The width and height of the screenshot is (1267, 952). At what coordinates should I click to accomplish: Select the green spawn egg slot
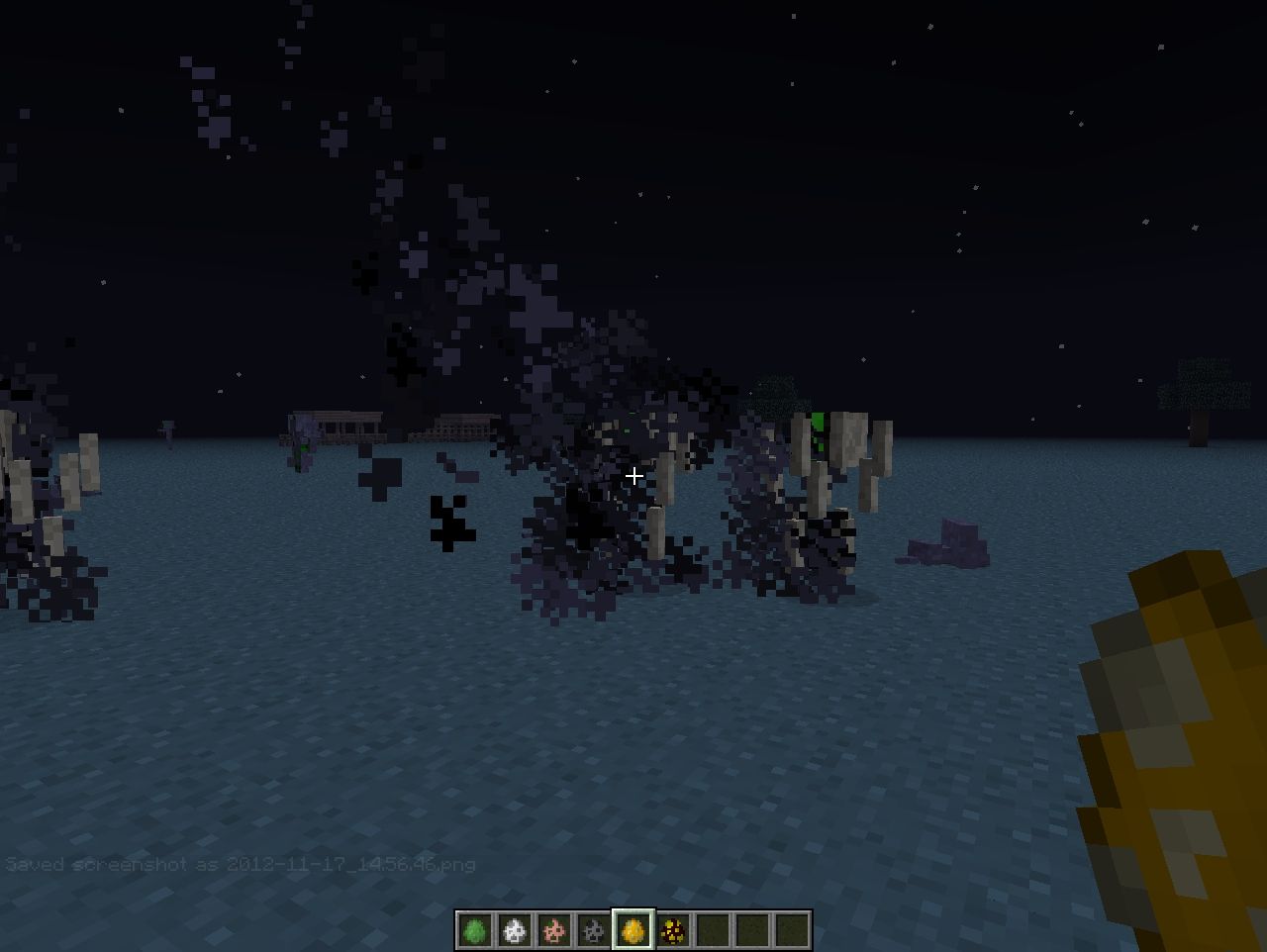475,930
